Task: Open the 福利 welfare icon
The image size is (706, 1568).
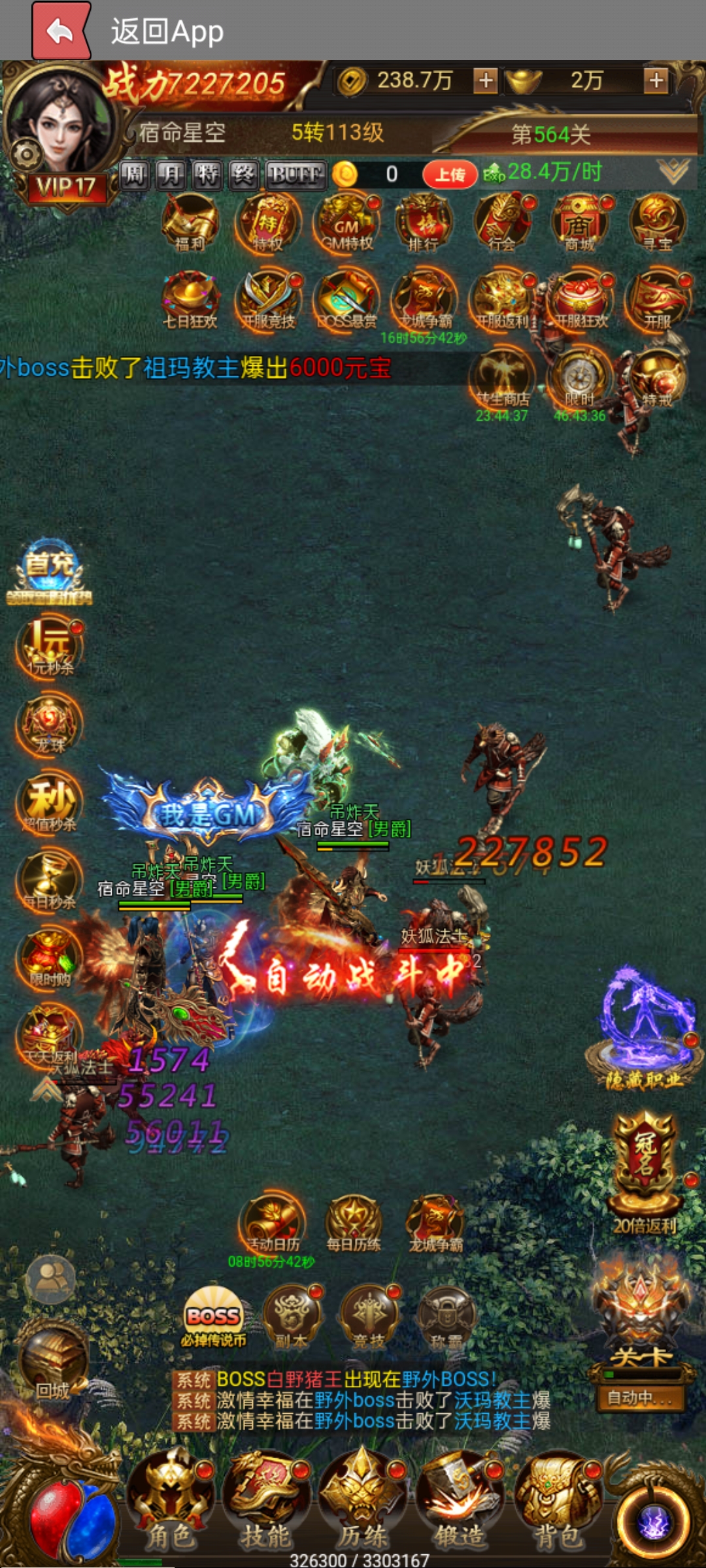Action: pyautogui.click(x=190, y=222)
